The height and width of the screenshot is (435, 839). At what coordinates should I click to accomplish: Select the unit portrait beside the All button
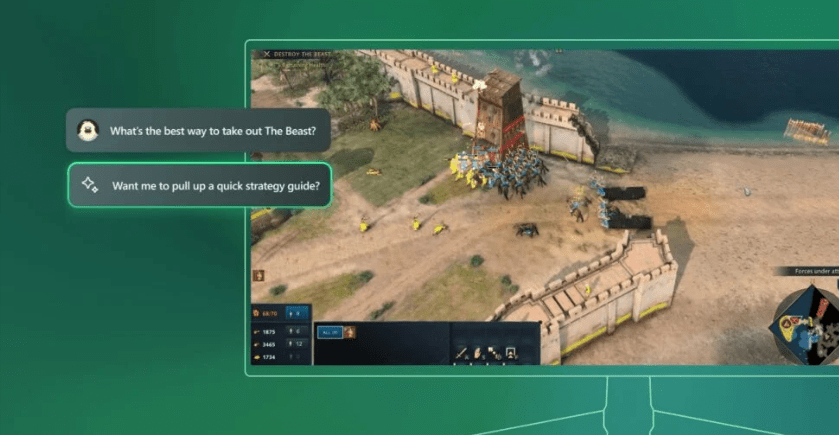point(350,332)
